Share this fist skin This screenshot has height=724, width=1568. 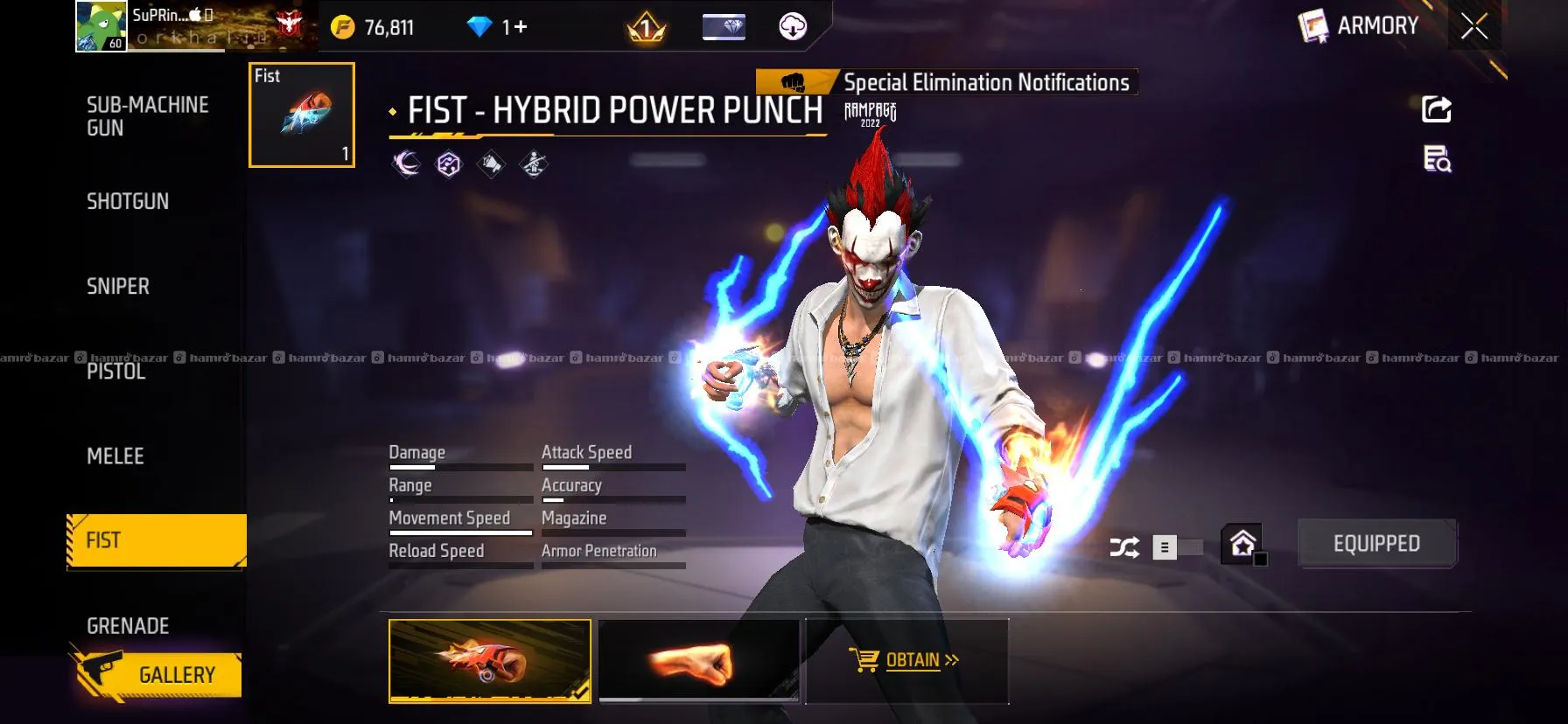tap(1437, 109)
